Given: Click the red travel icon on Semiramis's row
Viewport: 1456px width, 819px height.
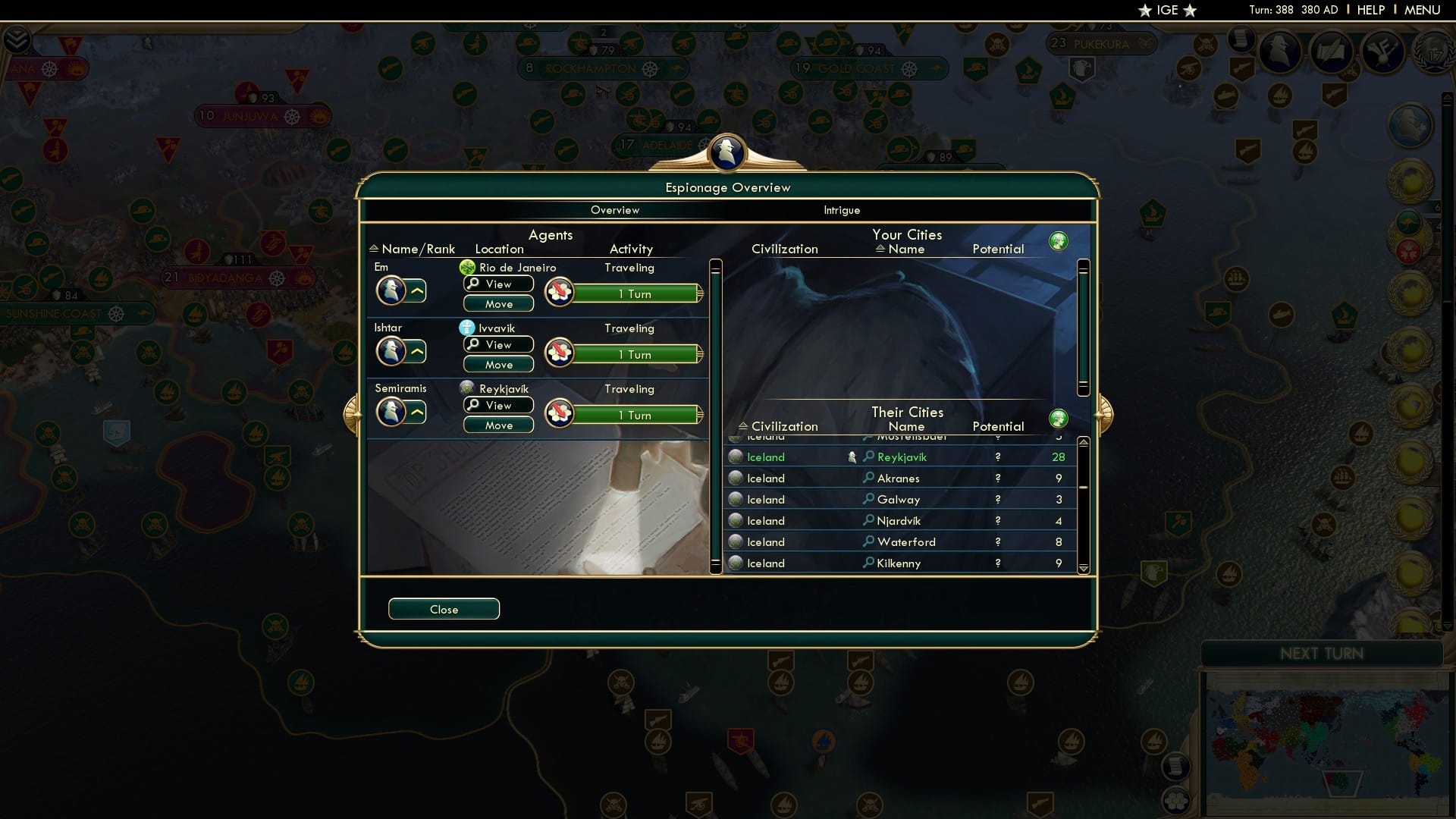Looking at the screenshot, I should [x=559, y=413].
